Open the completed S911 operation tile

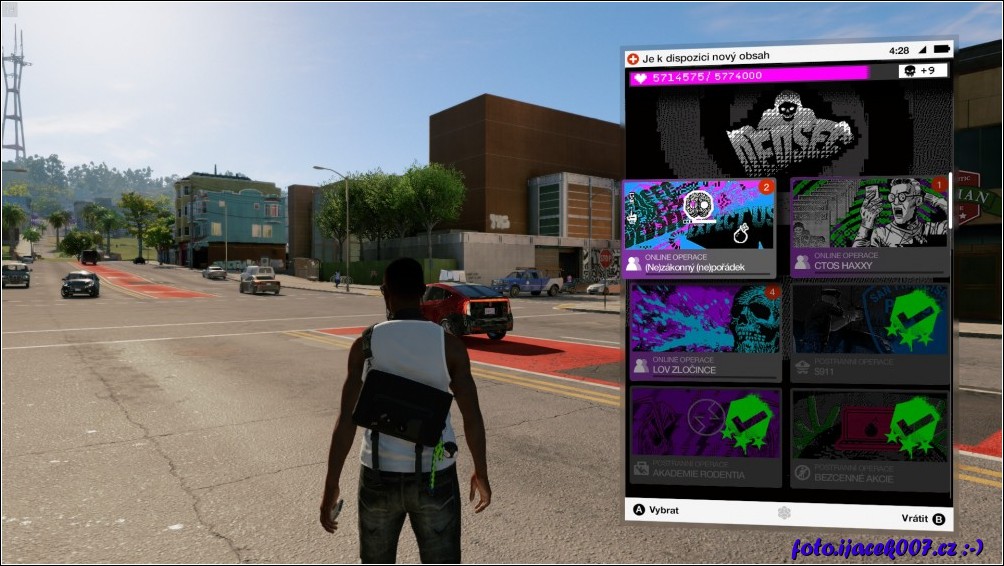pos(869,332)
